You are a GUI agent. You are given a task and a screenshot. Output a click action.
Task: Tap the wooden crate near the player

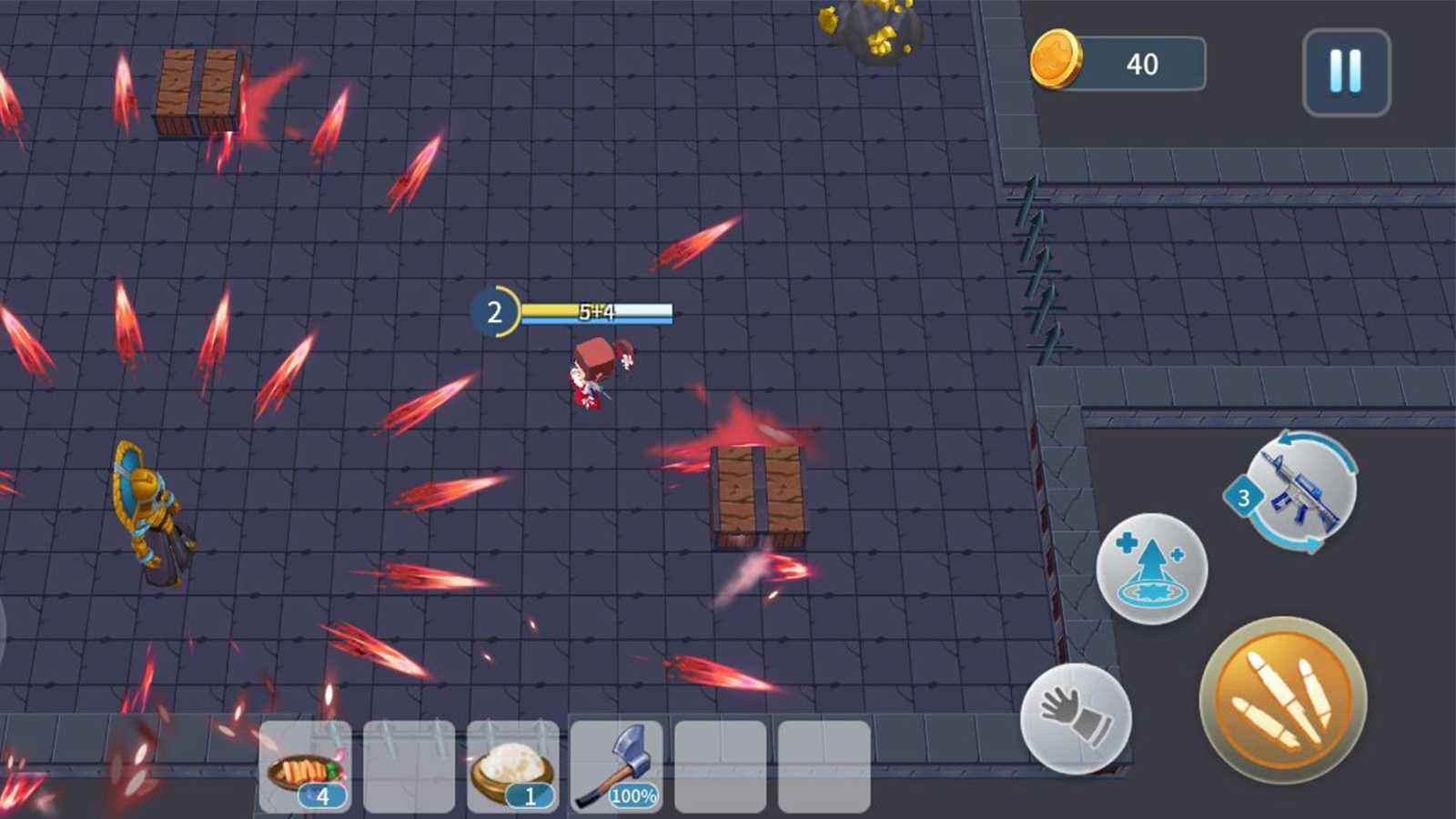757,491
